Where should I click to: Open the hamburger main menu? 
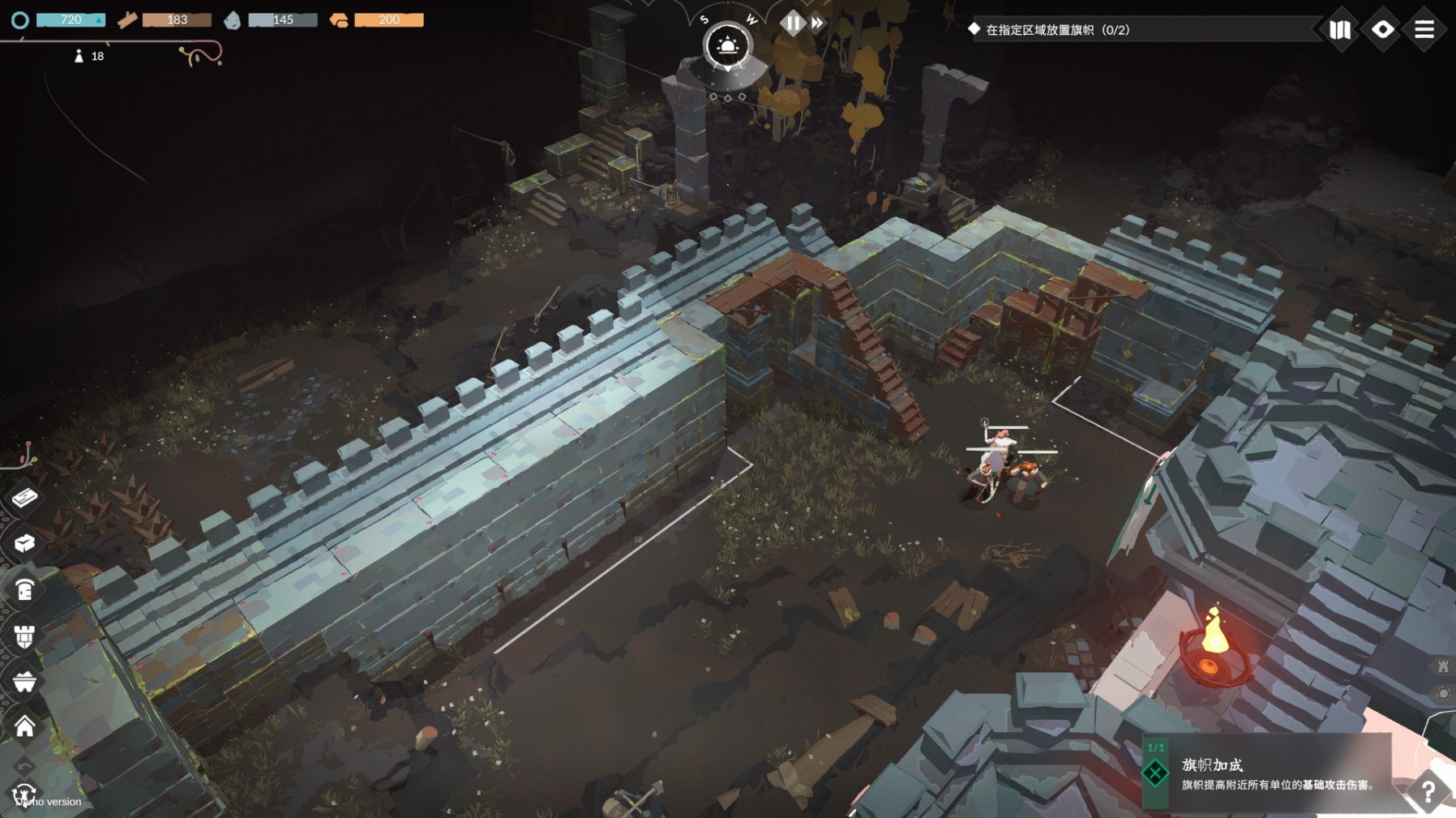tap(1424, 30)
